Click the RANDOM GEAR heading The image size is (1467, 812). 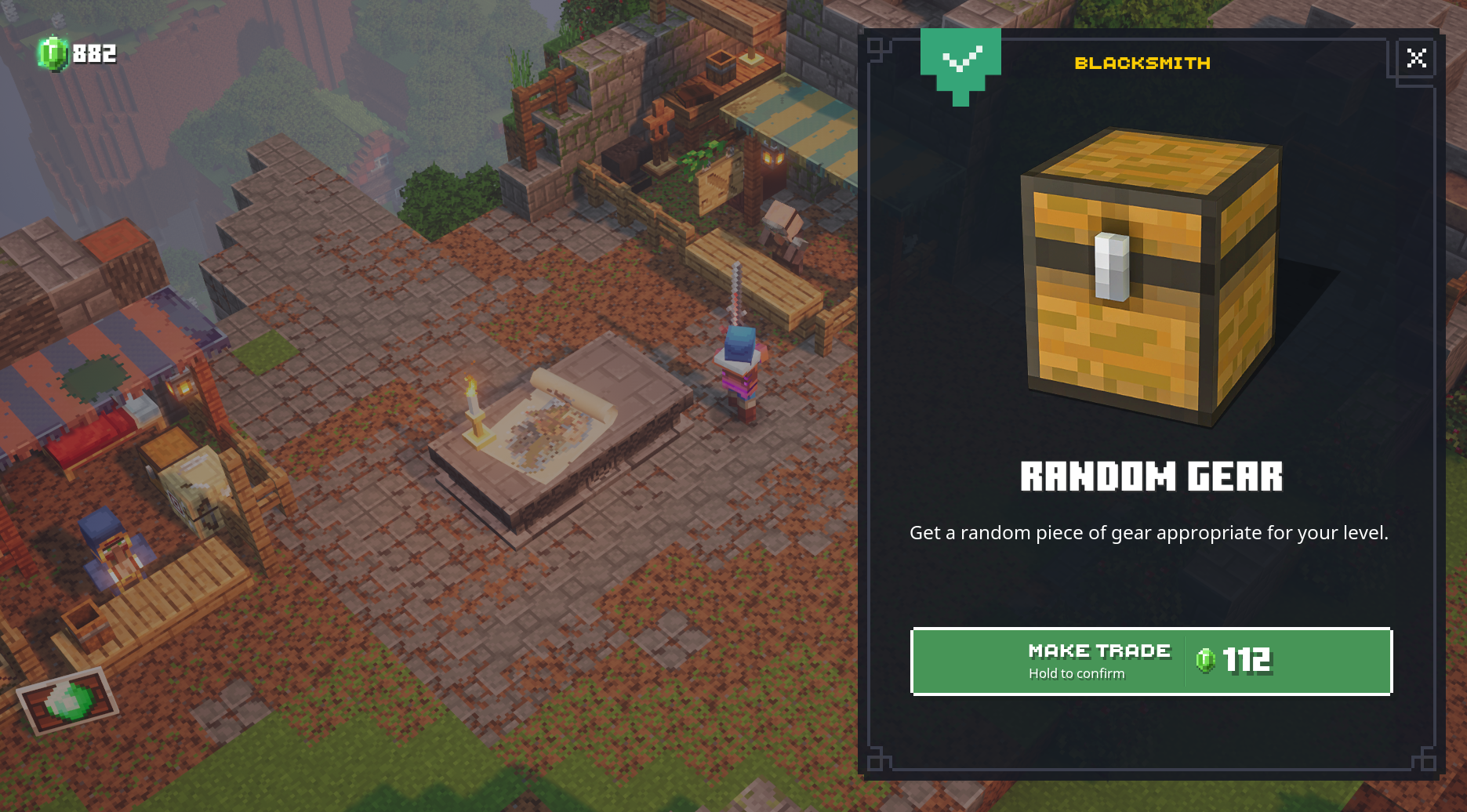1152,476
